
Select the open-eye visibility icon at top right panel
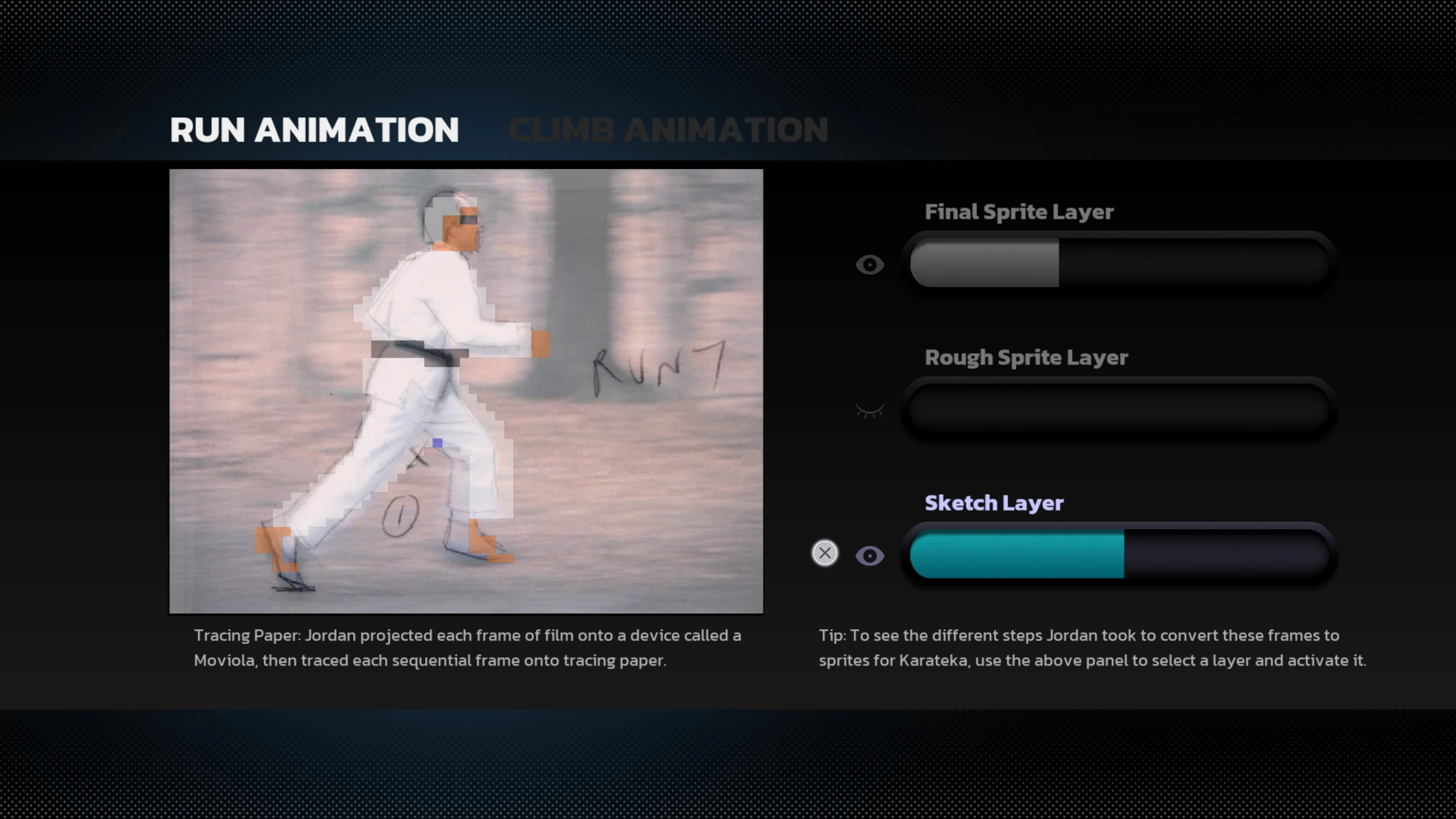coord(870,265)
